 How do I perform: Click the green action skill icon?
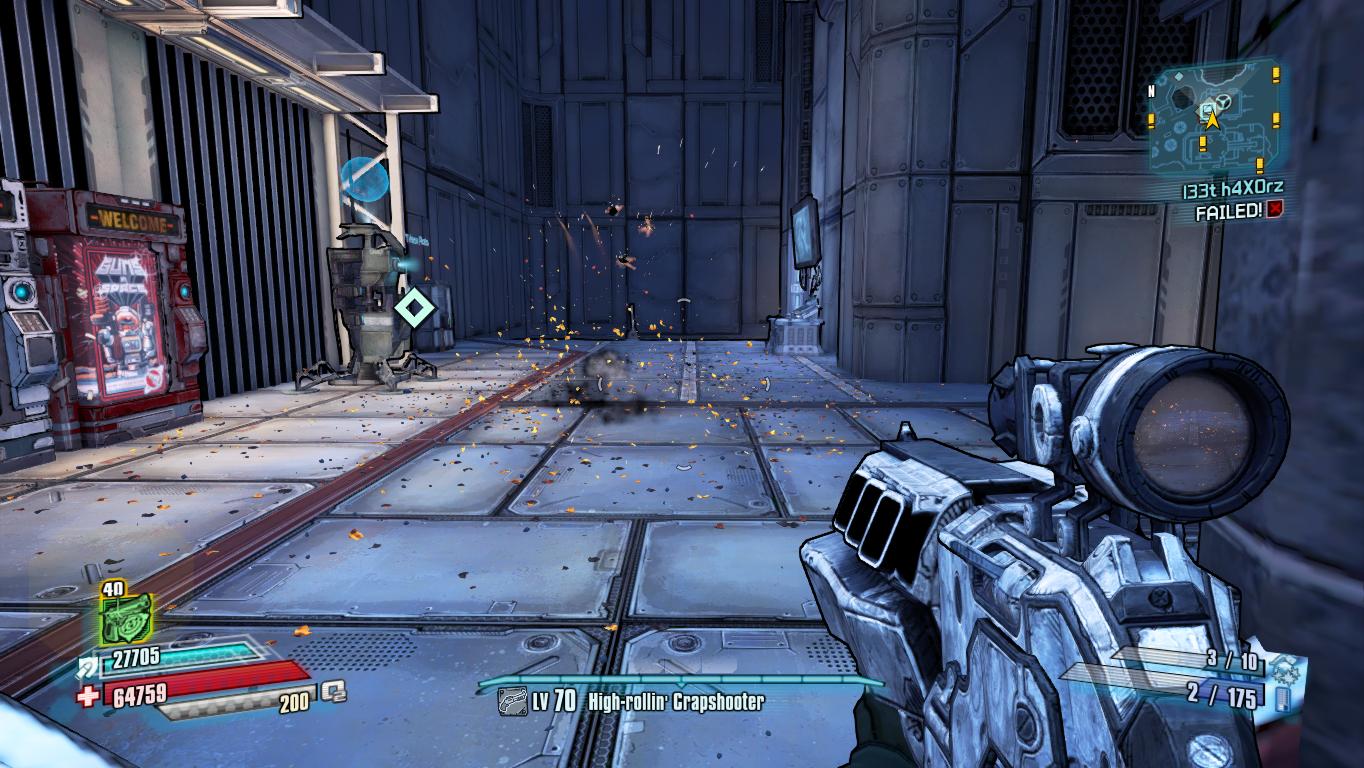pos(126,620)
